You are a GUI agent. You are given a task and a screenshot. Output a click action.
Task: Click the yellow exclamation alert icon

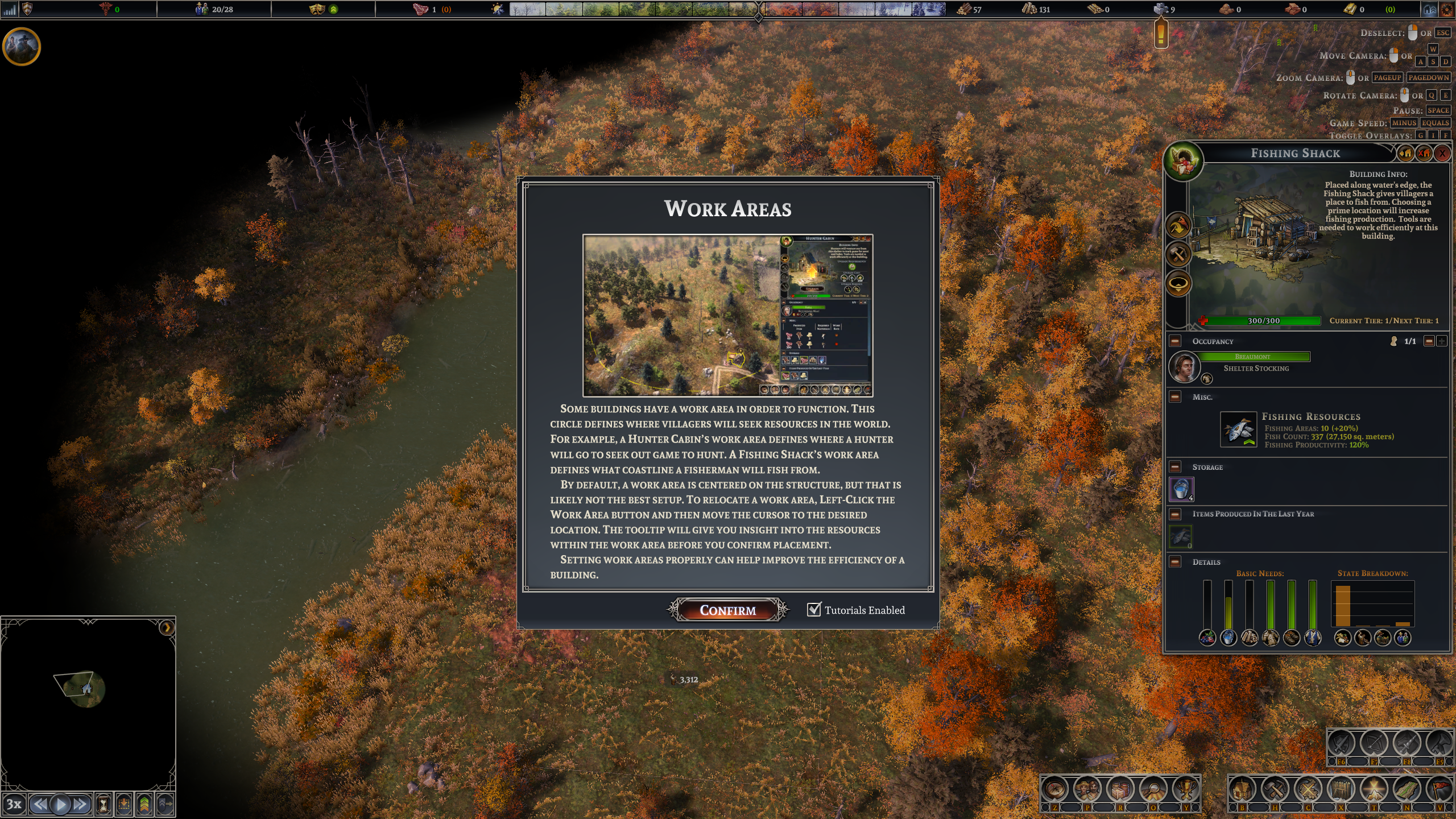click(x=1161, y=34)
